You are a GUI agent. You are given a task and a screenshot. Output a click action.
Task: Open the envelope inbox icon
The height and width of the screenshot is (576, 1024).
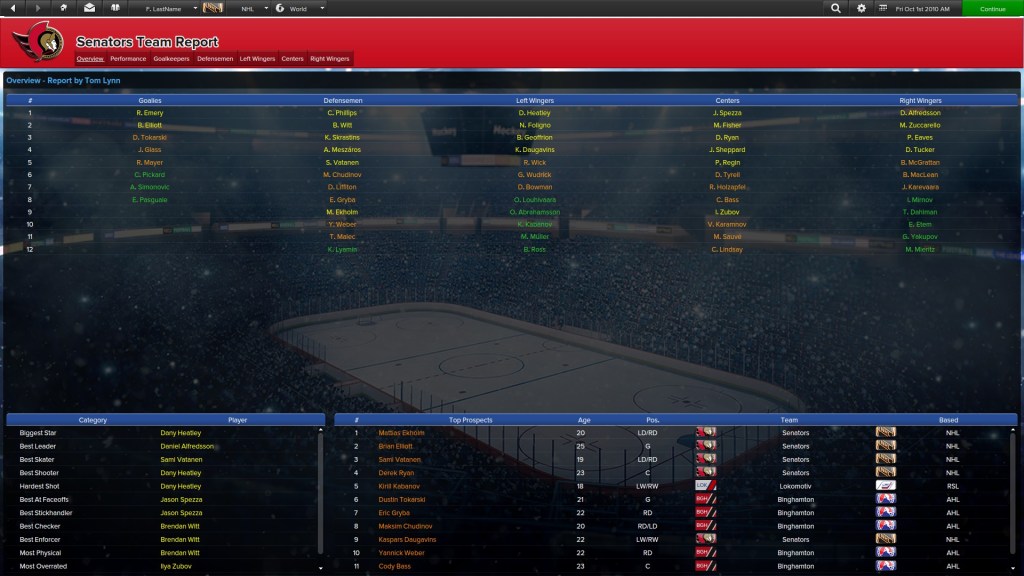point(90,8)
